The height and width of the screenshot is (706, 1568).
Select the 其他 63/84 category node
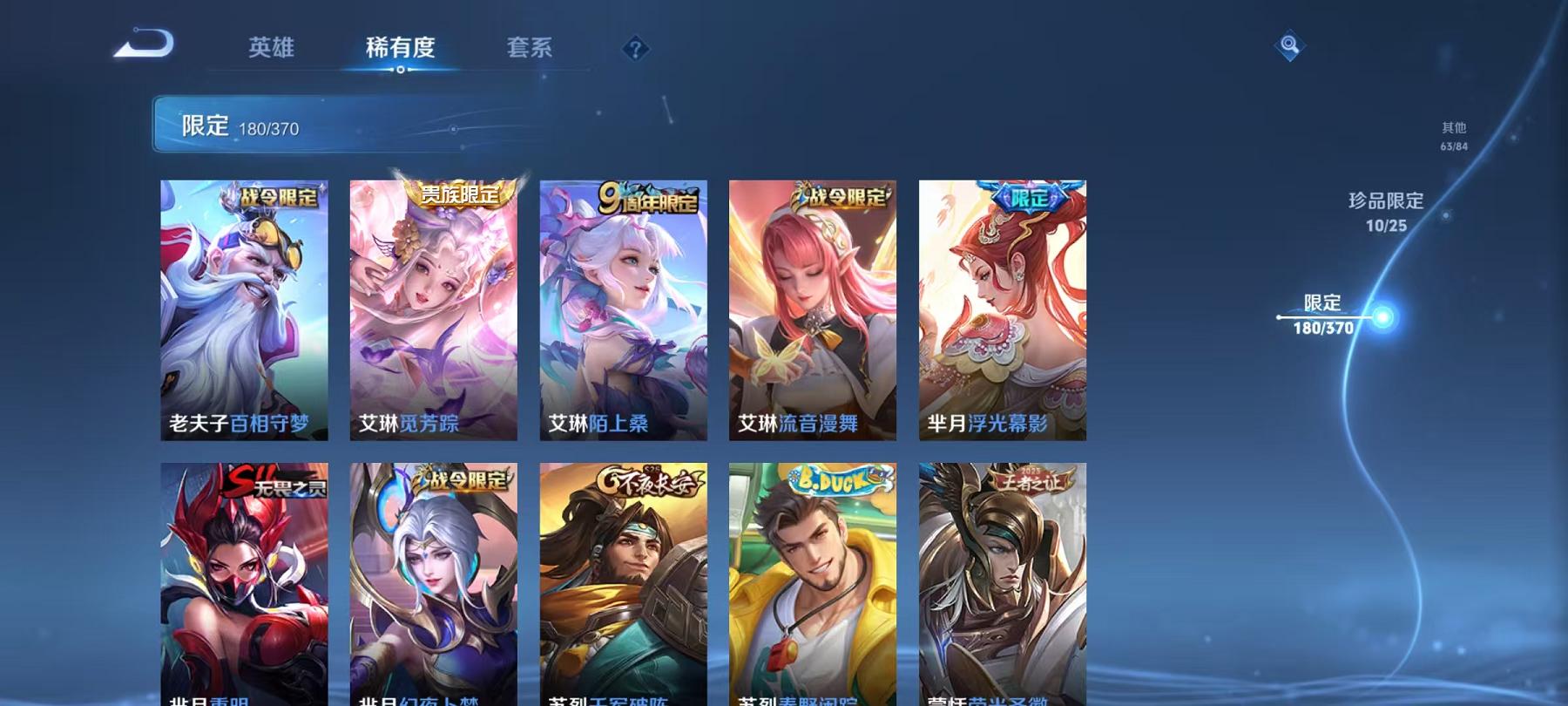point(1453,137)
